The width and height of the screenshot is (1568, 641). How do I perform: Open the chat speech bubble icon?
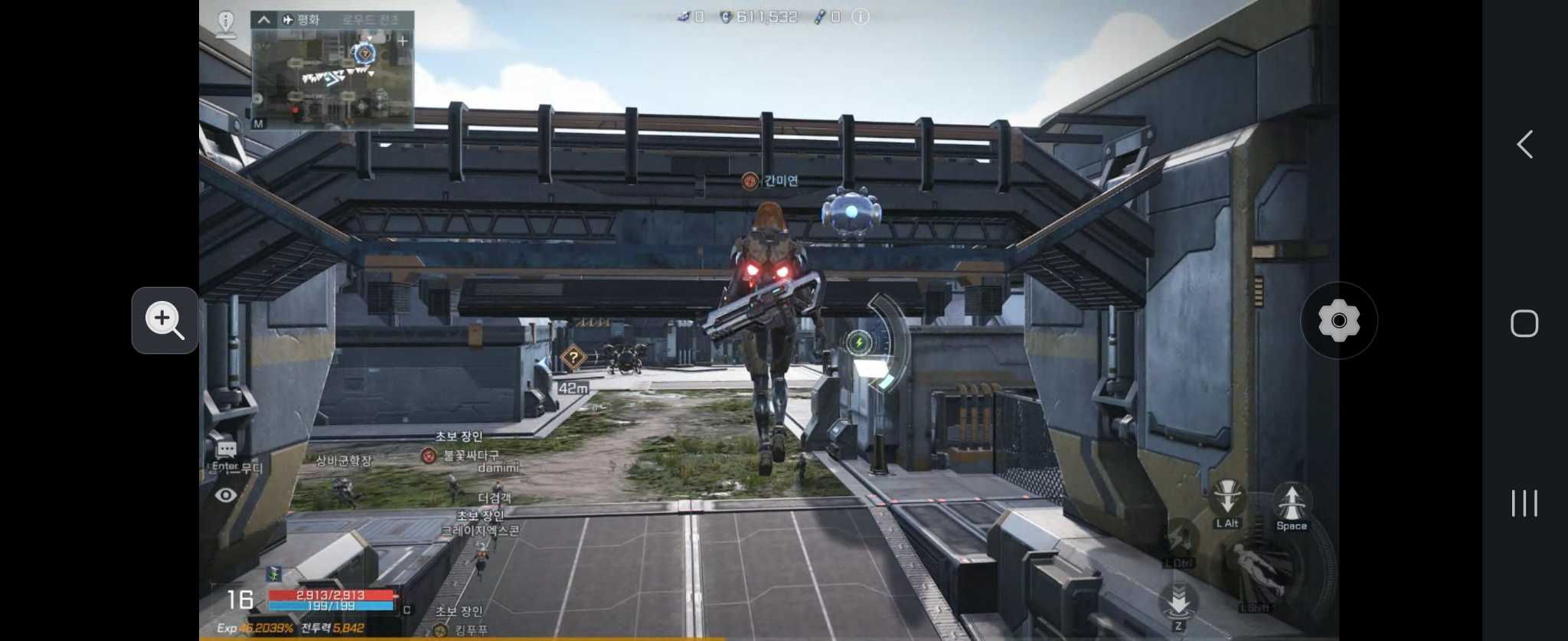tap(226, 449)
